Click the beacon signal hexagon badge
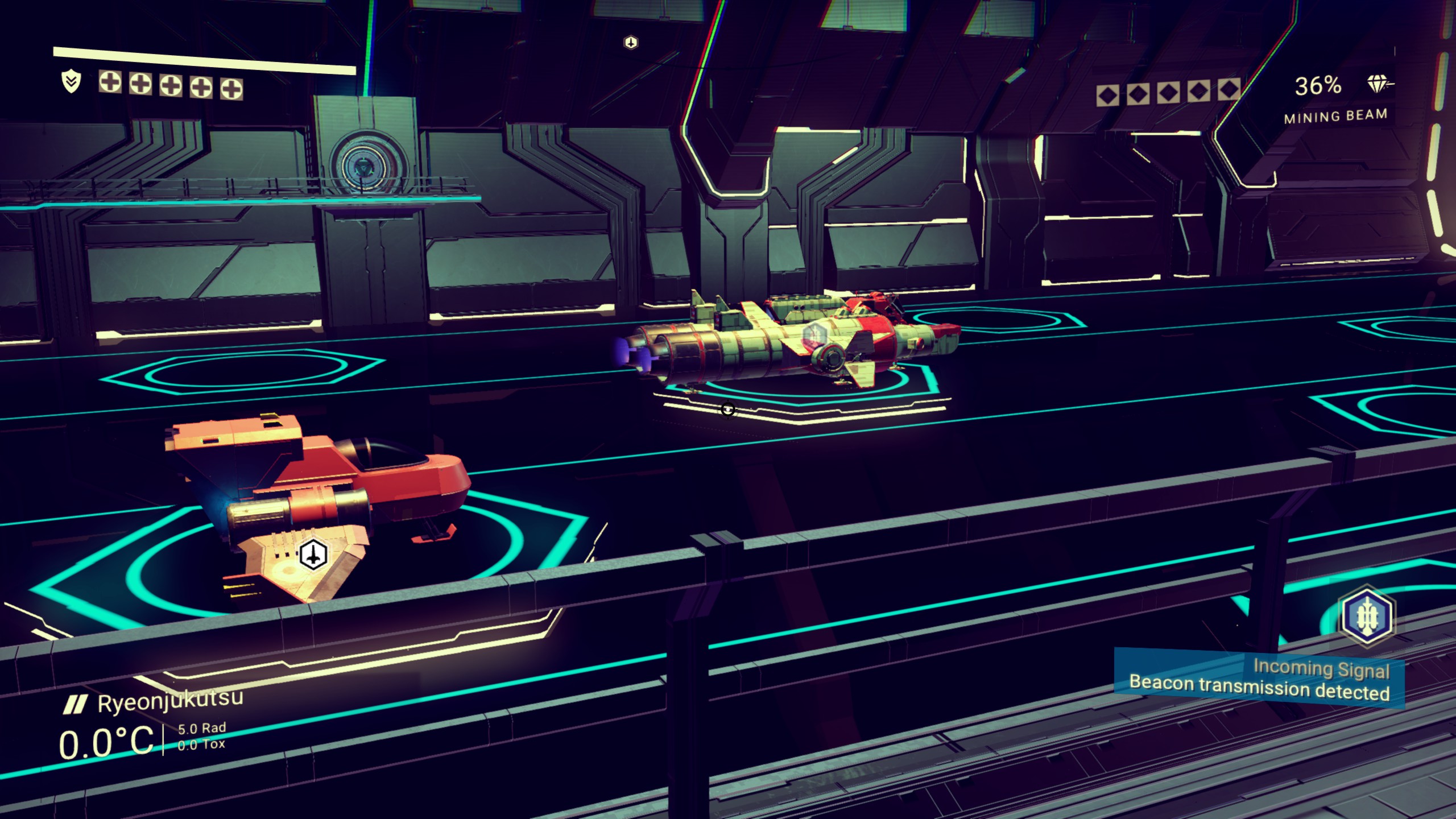Viewport: 1456px width, 819px height. [1366, 616]
